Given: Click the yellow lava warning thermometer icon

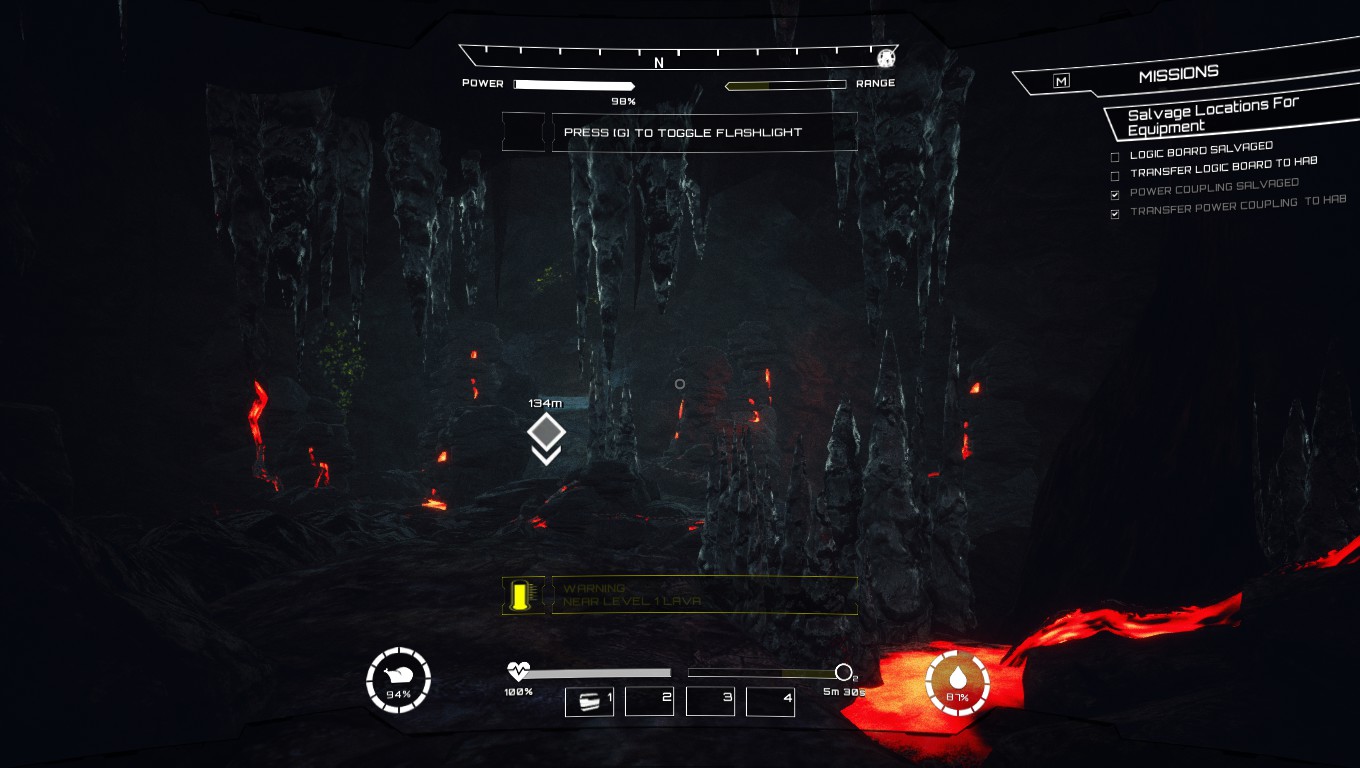Looking at the screenshot, I should [x=519, y=596].
